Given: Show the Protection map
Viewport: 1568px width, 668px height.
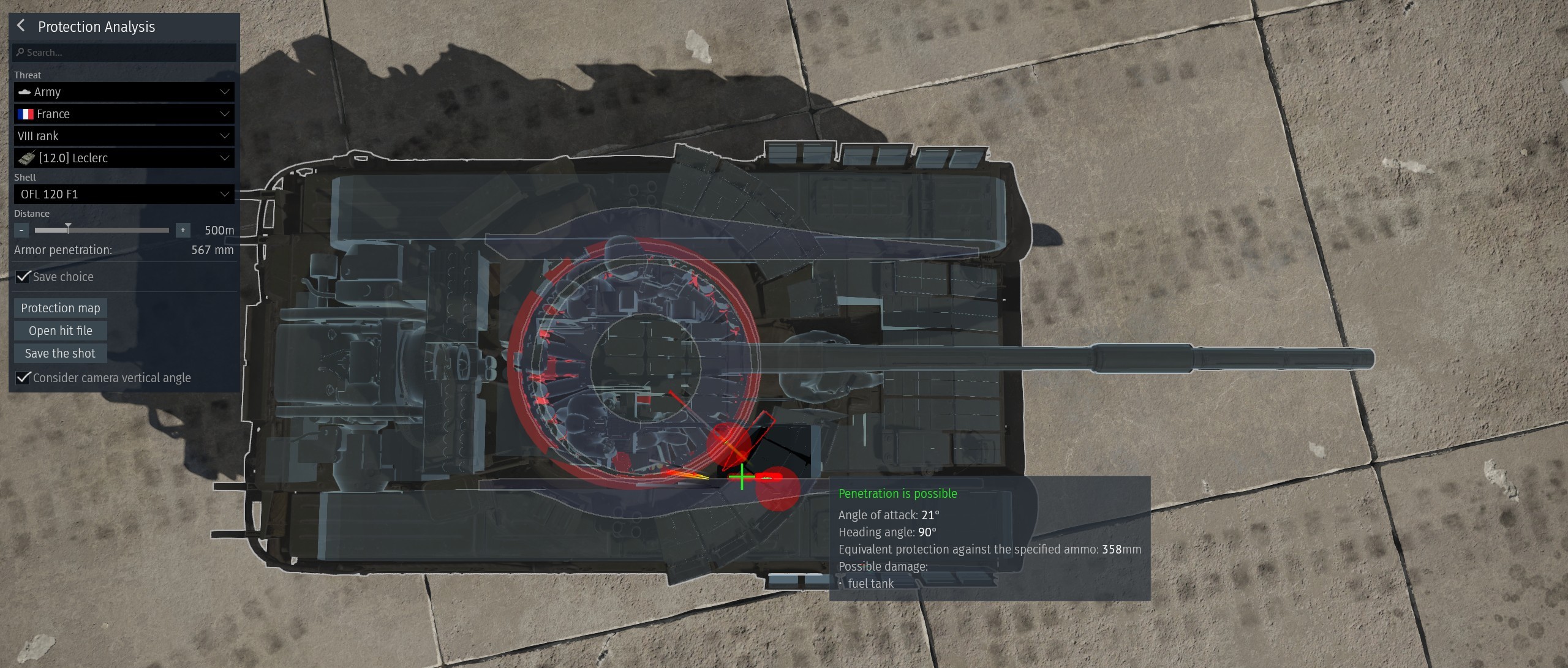Looking at the screenshot, I should point(61,308).
